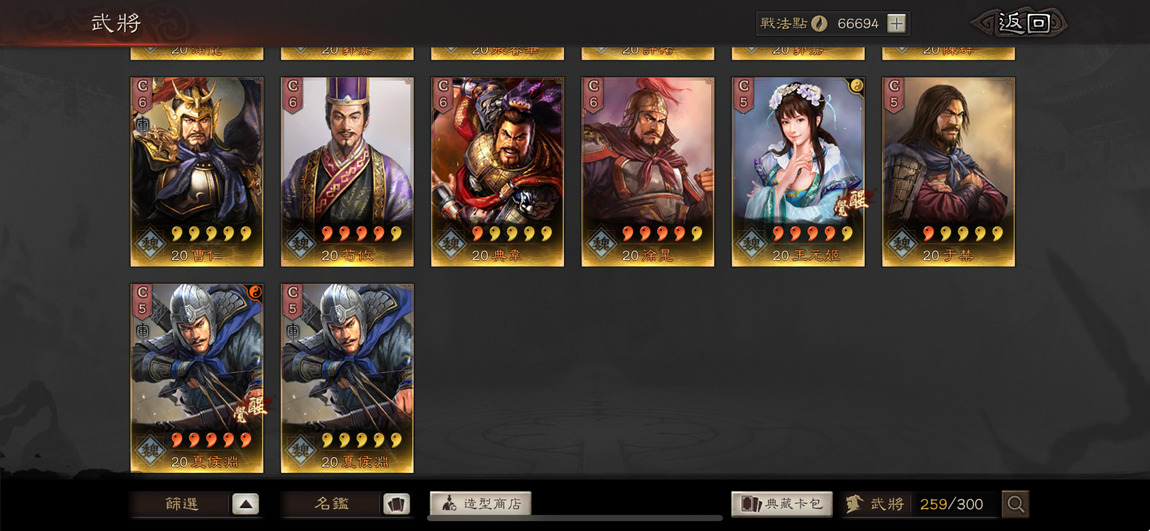Viewport: 1150px width, 531px height.
Task: Select the 徐晃 general card
Action: point(648,172)
